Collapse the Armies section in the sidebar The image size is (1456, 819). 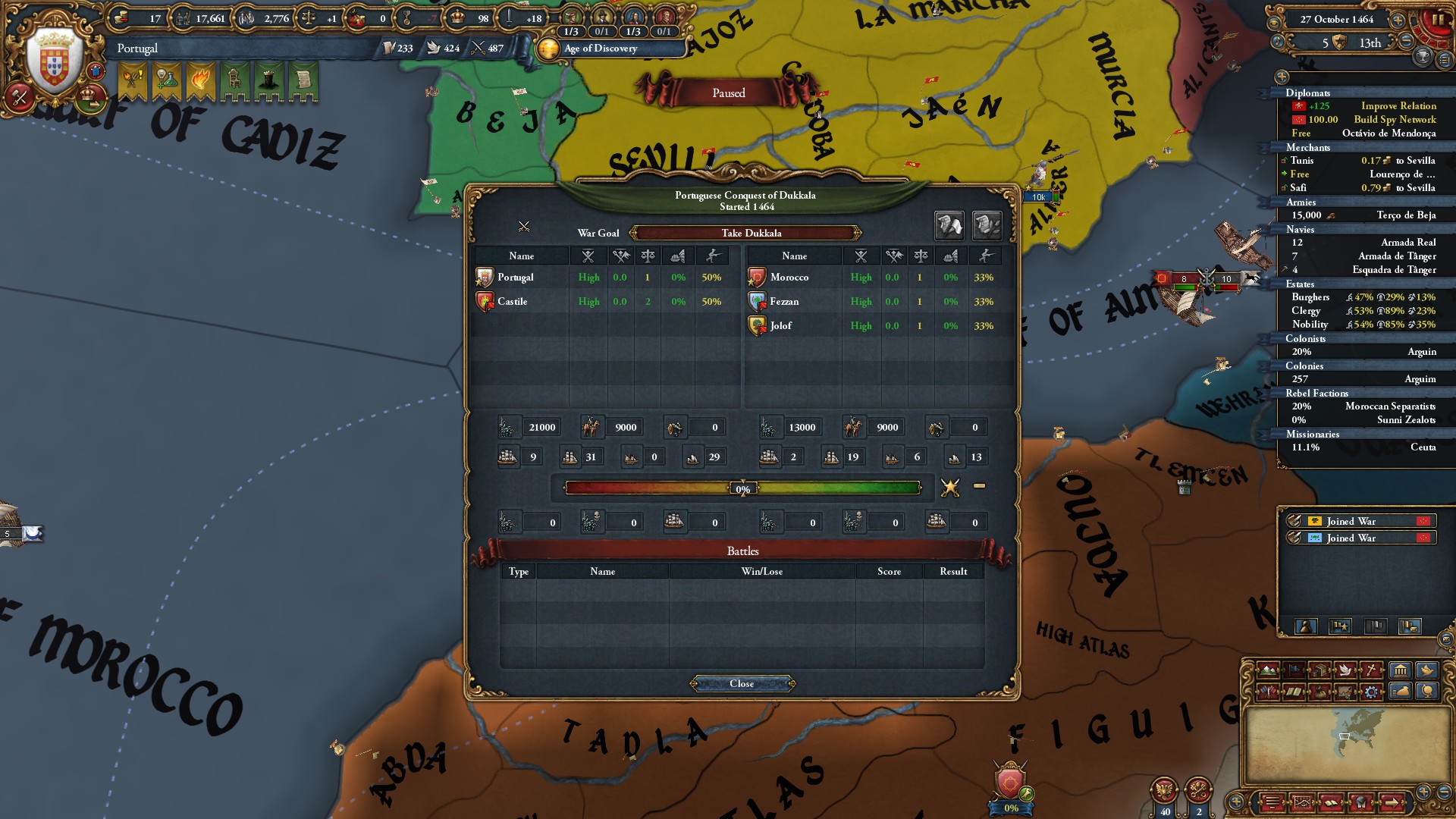[1302, 202]
